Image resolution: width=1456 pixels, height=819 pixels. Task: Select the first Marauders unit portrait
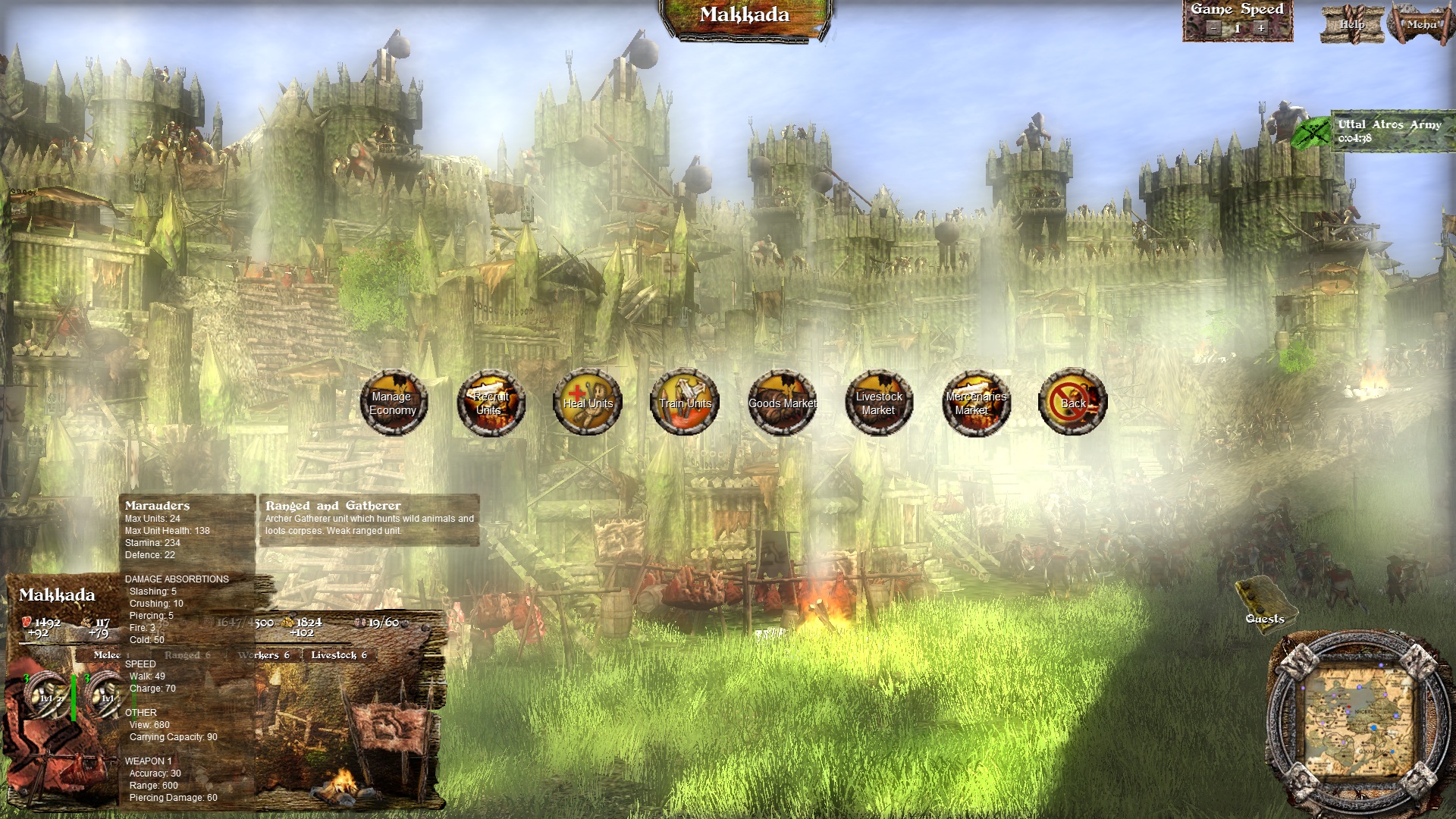tap(45, 695)
